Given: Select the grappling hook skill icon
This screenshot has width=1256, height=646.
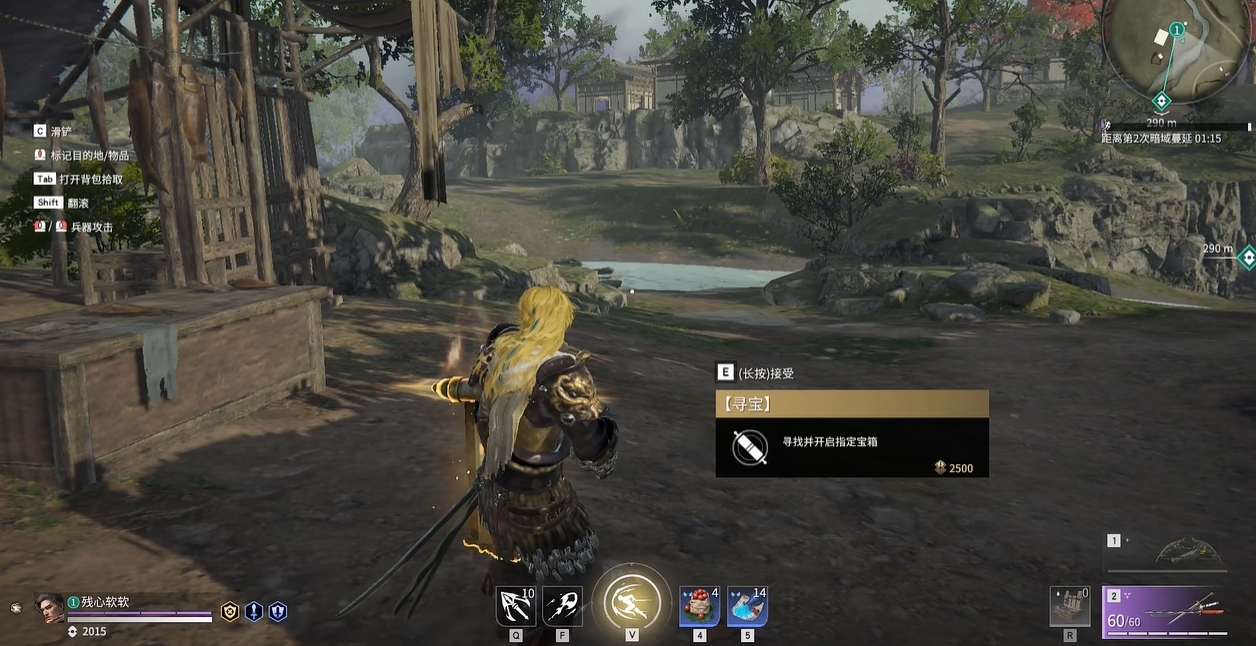Looking at the screenshot, I should pyautogui.click(x=515, y=606).
